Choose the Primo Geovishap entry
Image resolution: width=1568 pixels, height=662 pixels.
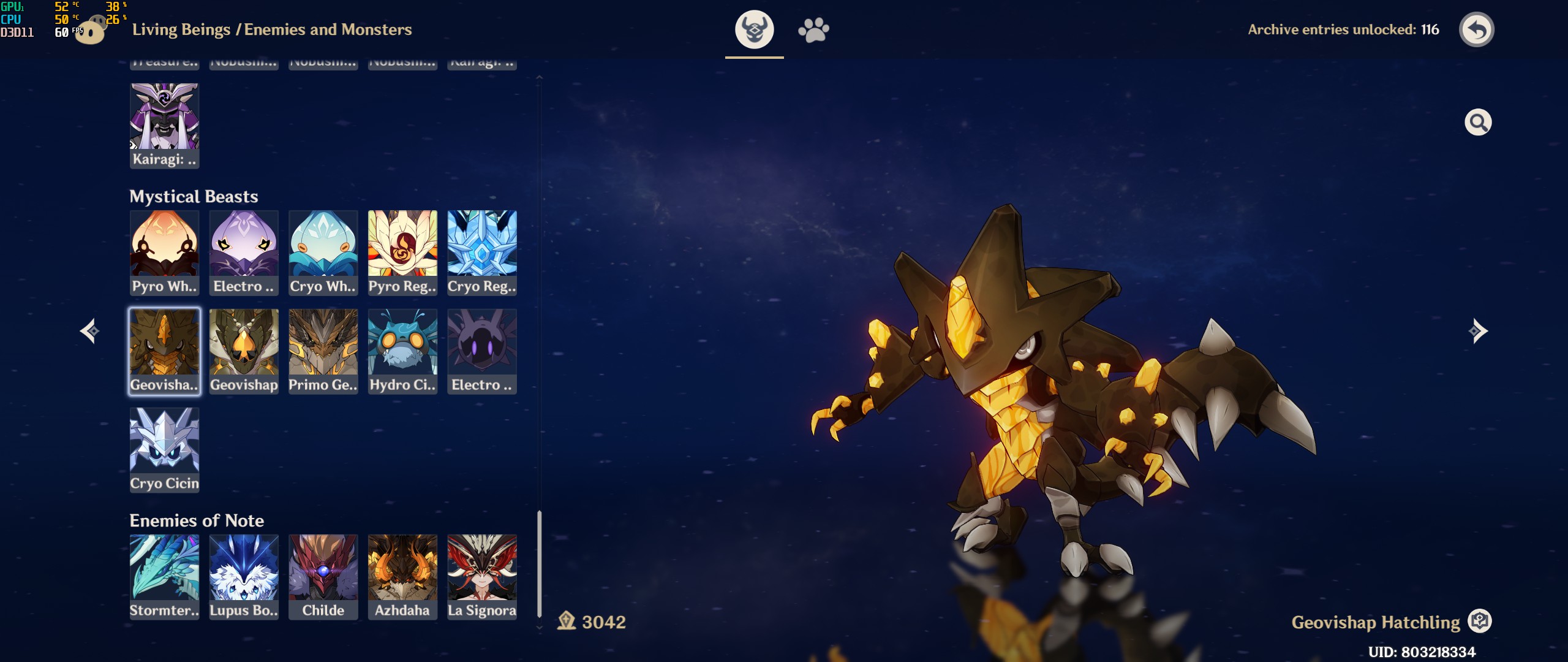click(x=323, y=351)
